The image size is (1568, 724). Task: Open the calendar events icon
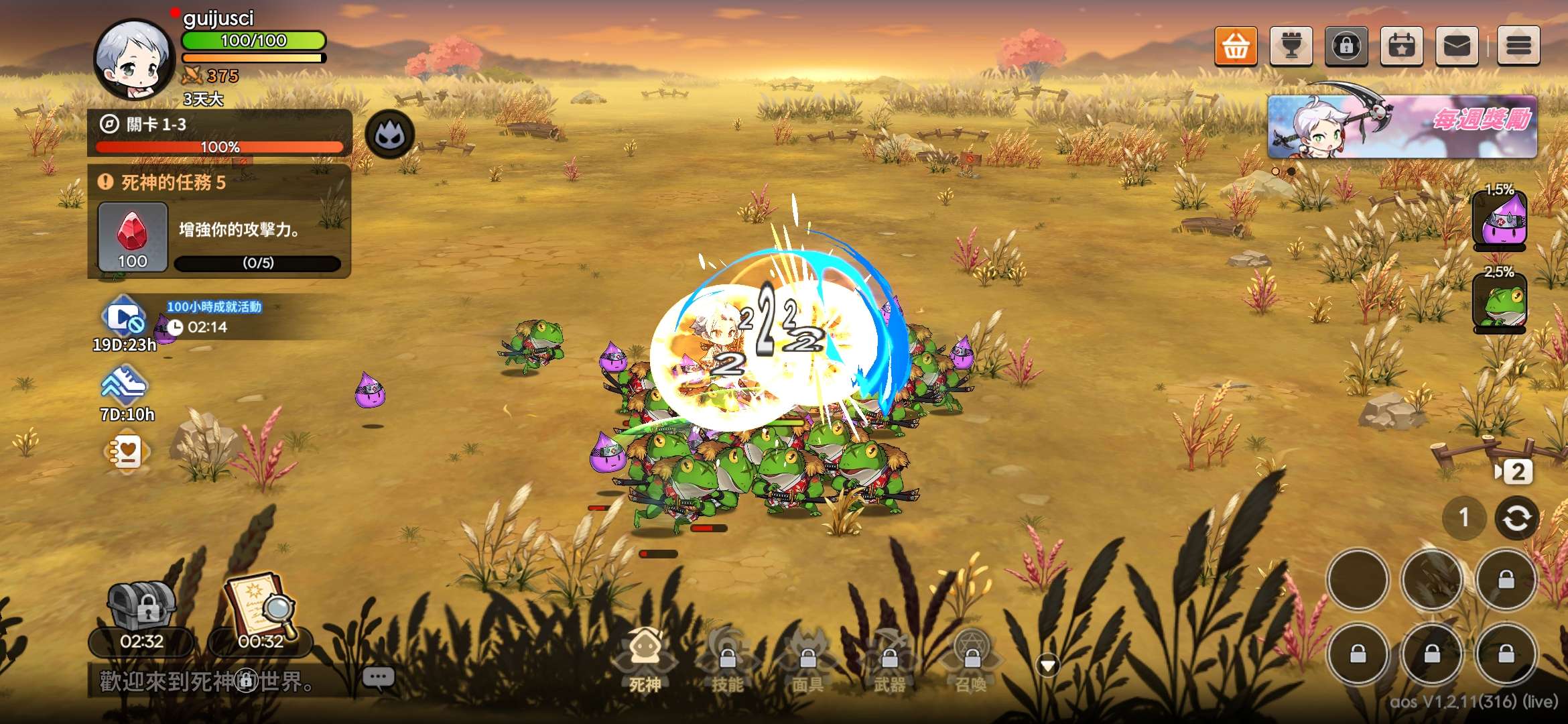[1402, 46]
